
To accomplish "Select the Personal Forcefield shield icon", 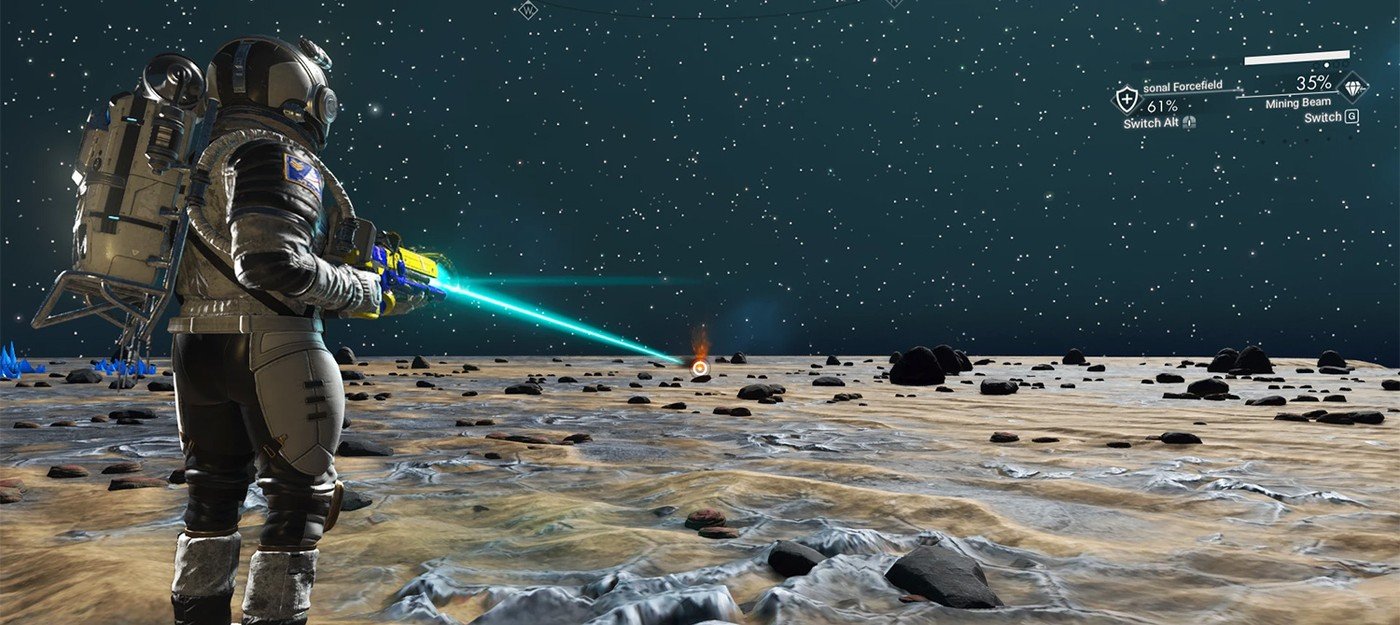I will 1127,98.
